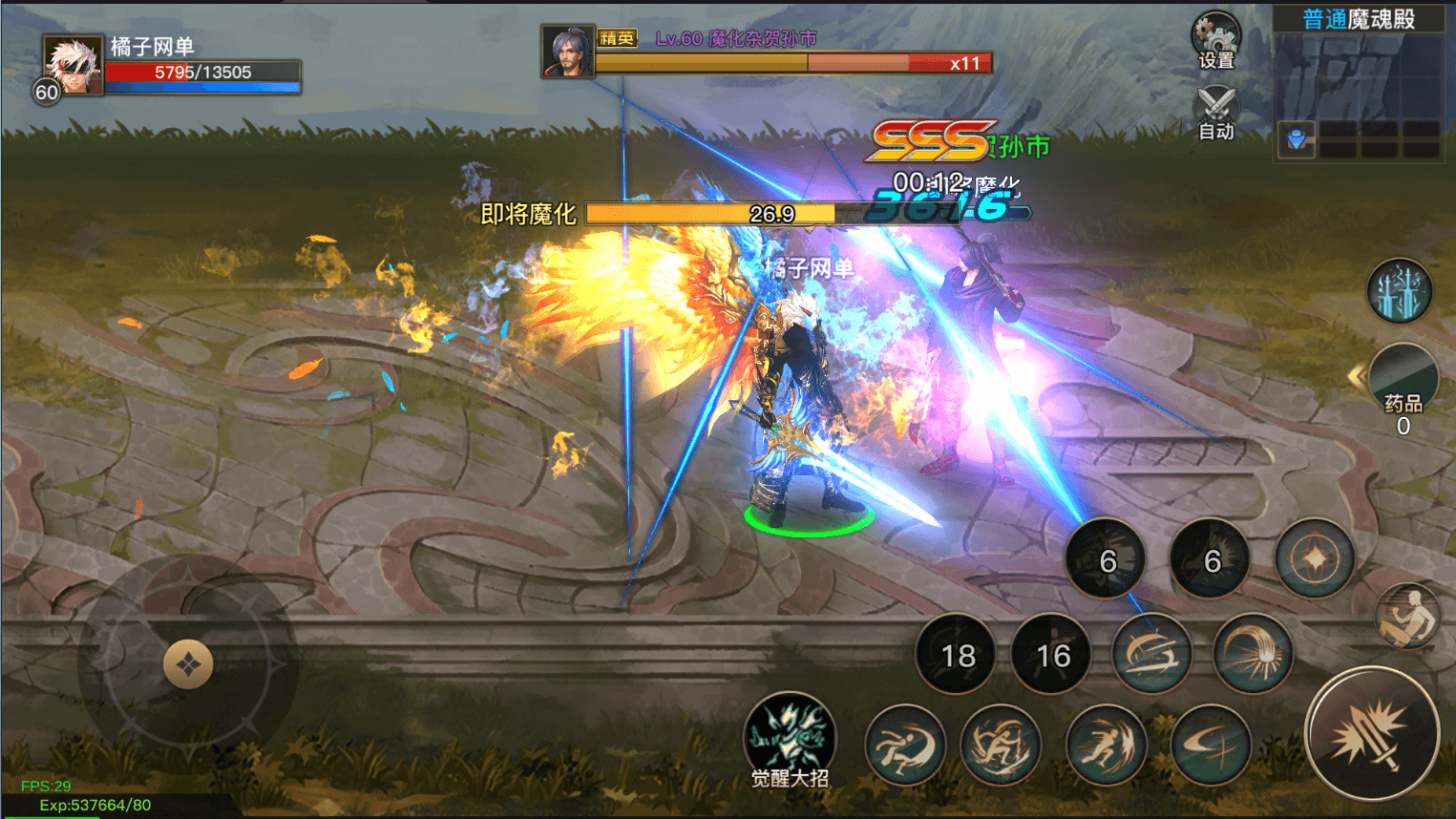This screenshot has width=1456, height=819.
Task: Tap the virtual joystick center knob
Action: 187,664
